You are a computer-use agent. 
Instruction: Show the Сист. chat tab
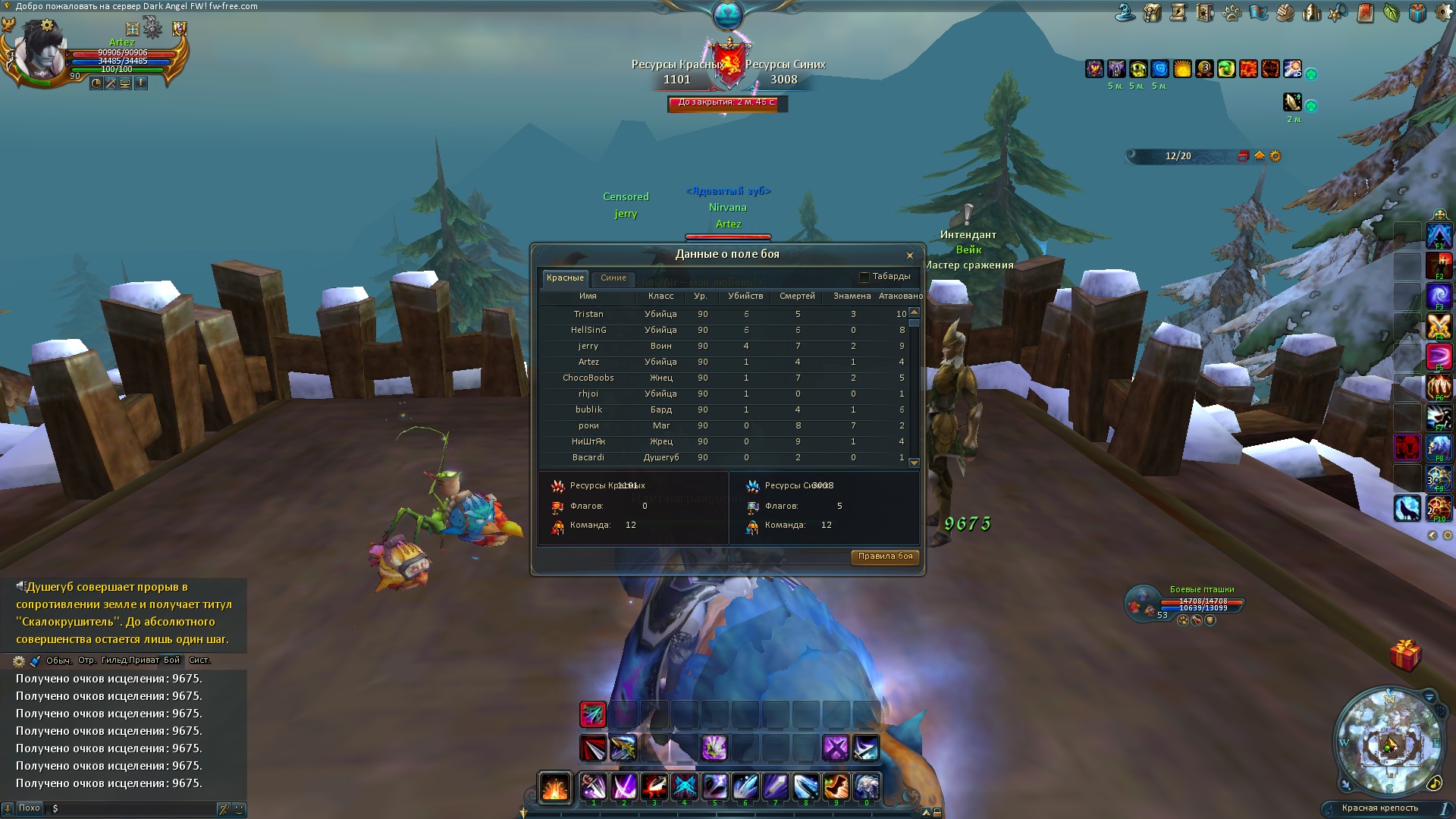[199, 661]
